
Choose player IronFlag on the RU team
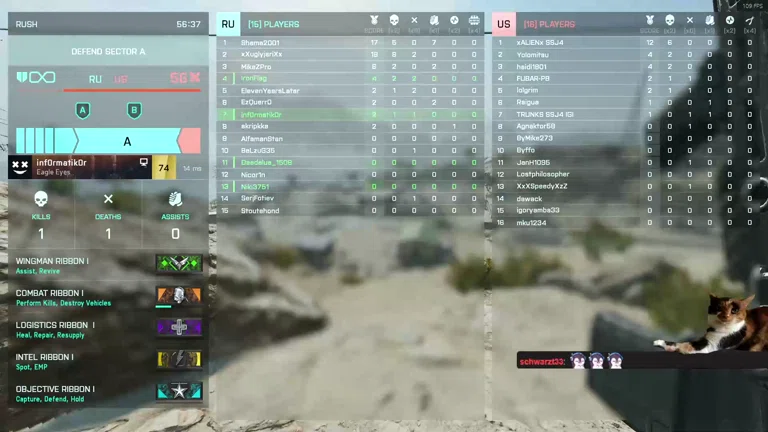(x=255, y=78)
